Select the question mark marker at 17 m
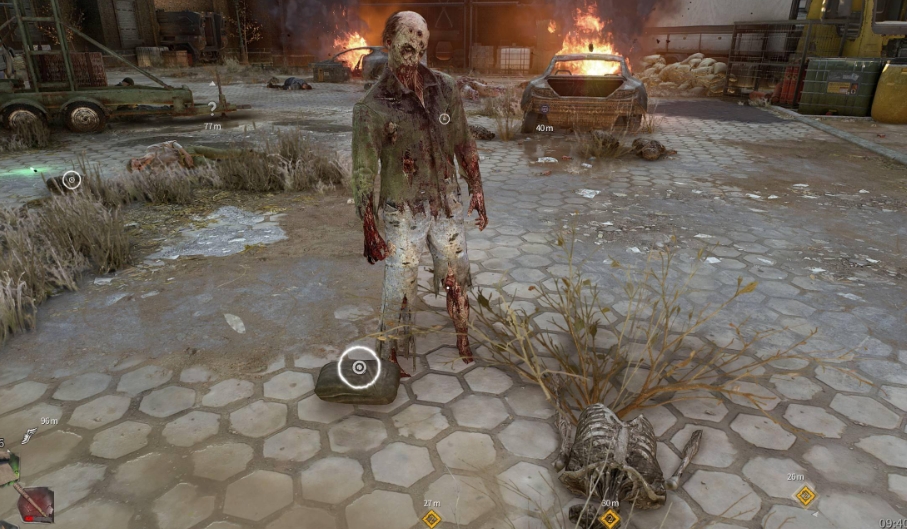 click(x=212, y=107)
